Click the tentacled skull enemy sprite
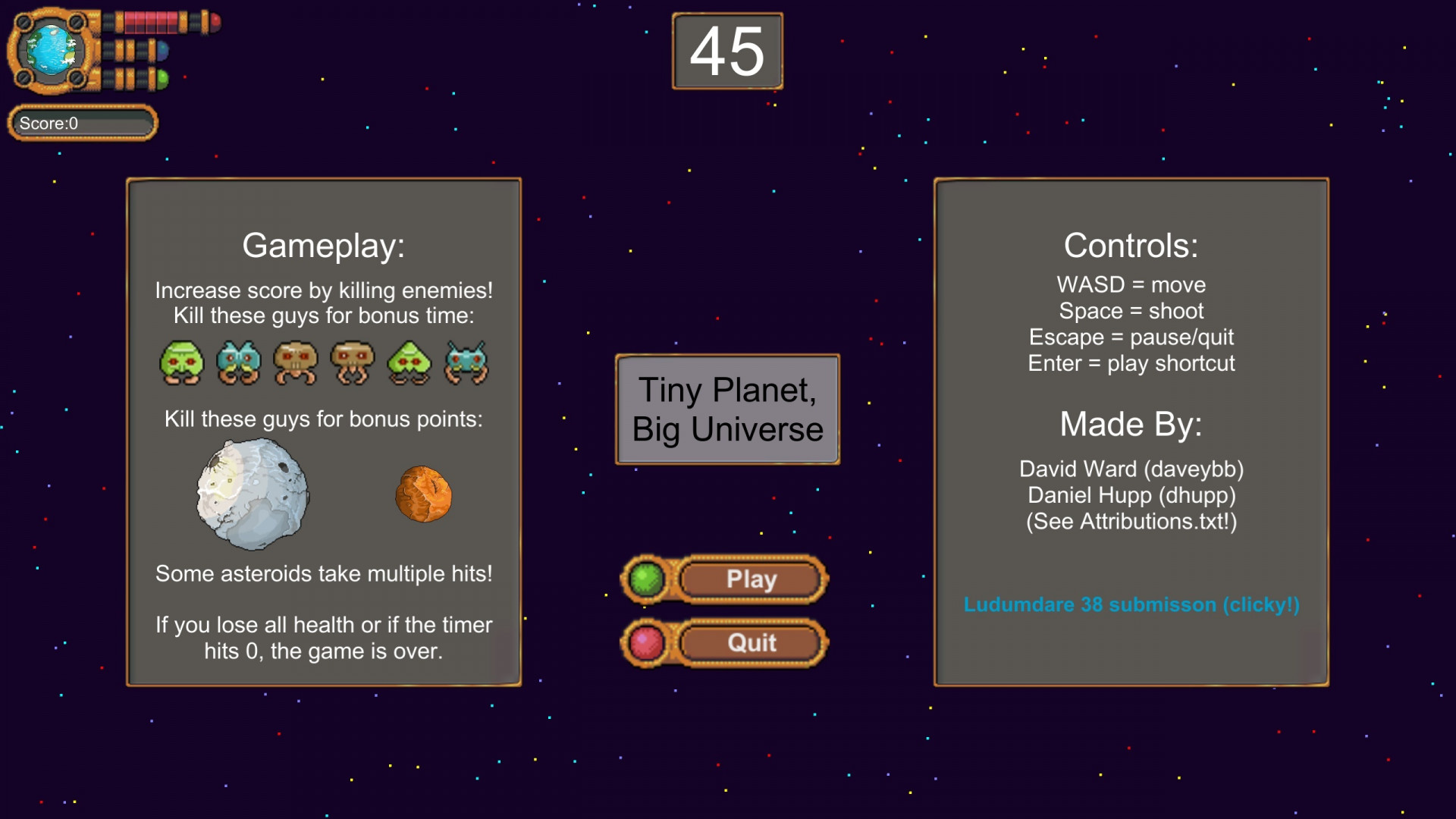This screenshot has height=819, width=1456. (352, 362)
